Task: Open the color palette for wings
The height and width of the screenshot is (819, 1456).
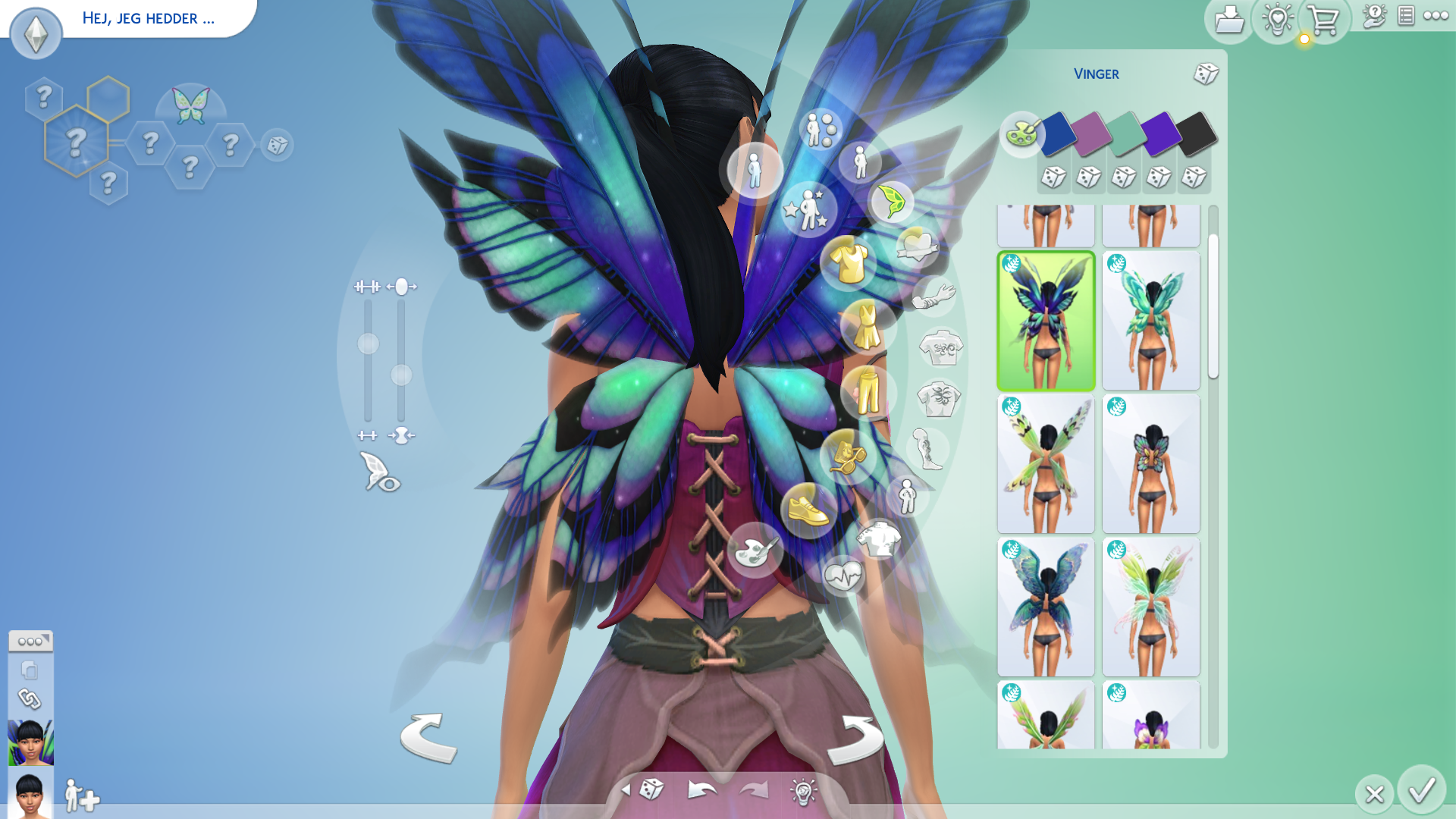Action: (x=1021, y=134)
